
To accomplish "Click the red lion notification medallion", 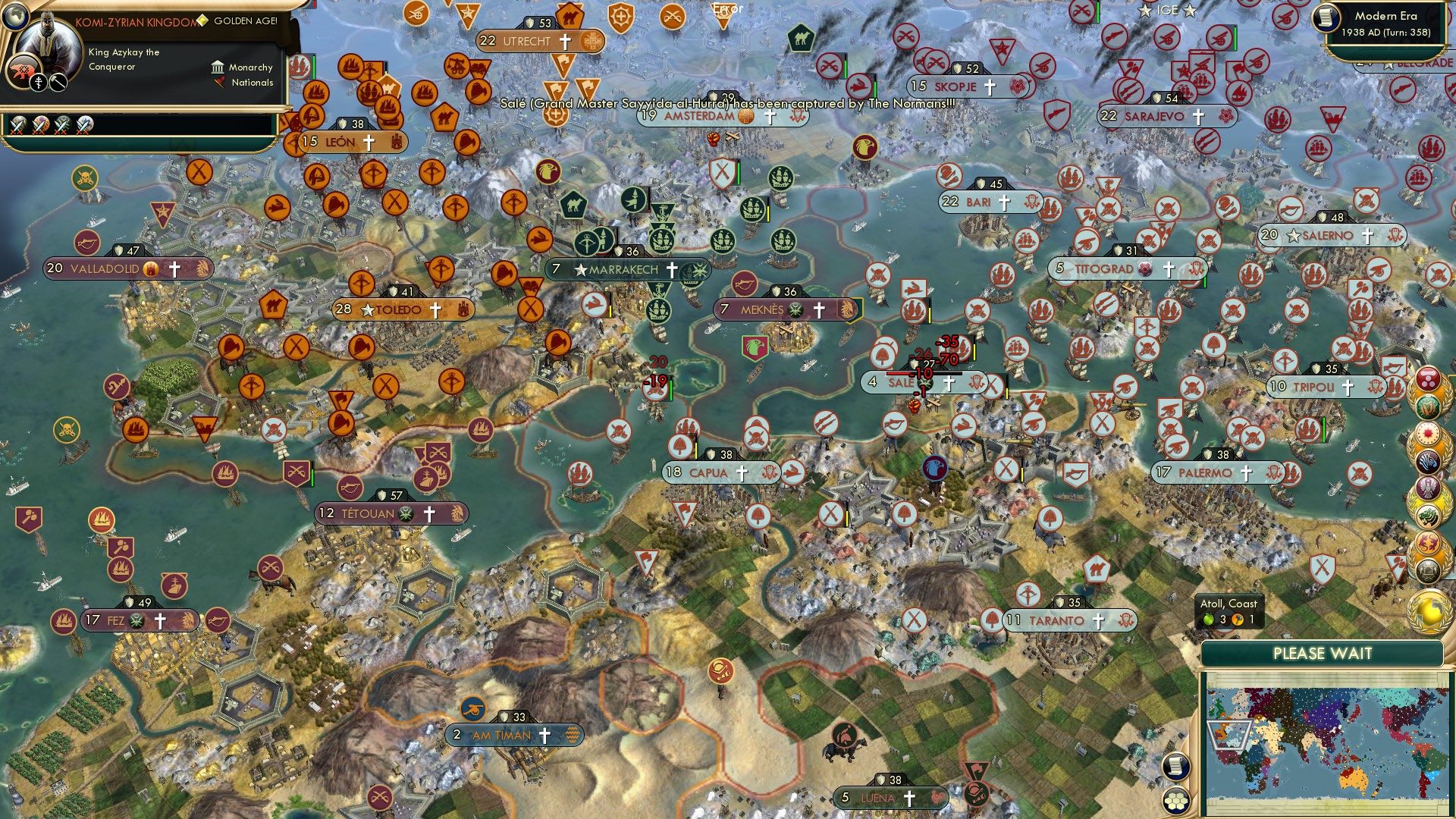I will [x=1428, y=542].
